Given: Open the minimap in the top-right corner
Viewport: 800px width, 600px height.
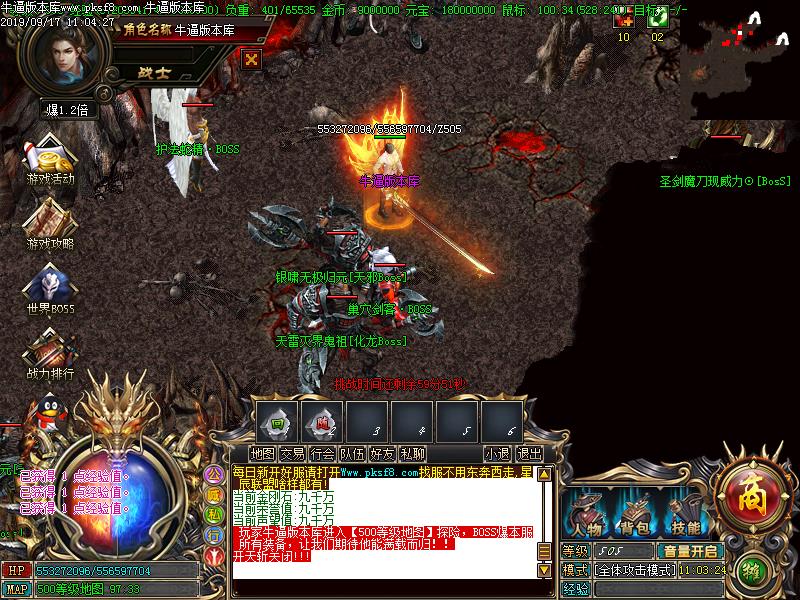Looking at the screenshot, I should click(740, 60).
